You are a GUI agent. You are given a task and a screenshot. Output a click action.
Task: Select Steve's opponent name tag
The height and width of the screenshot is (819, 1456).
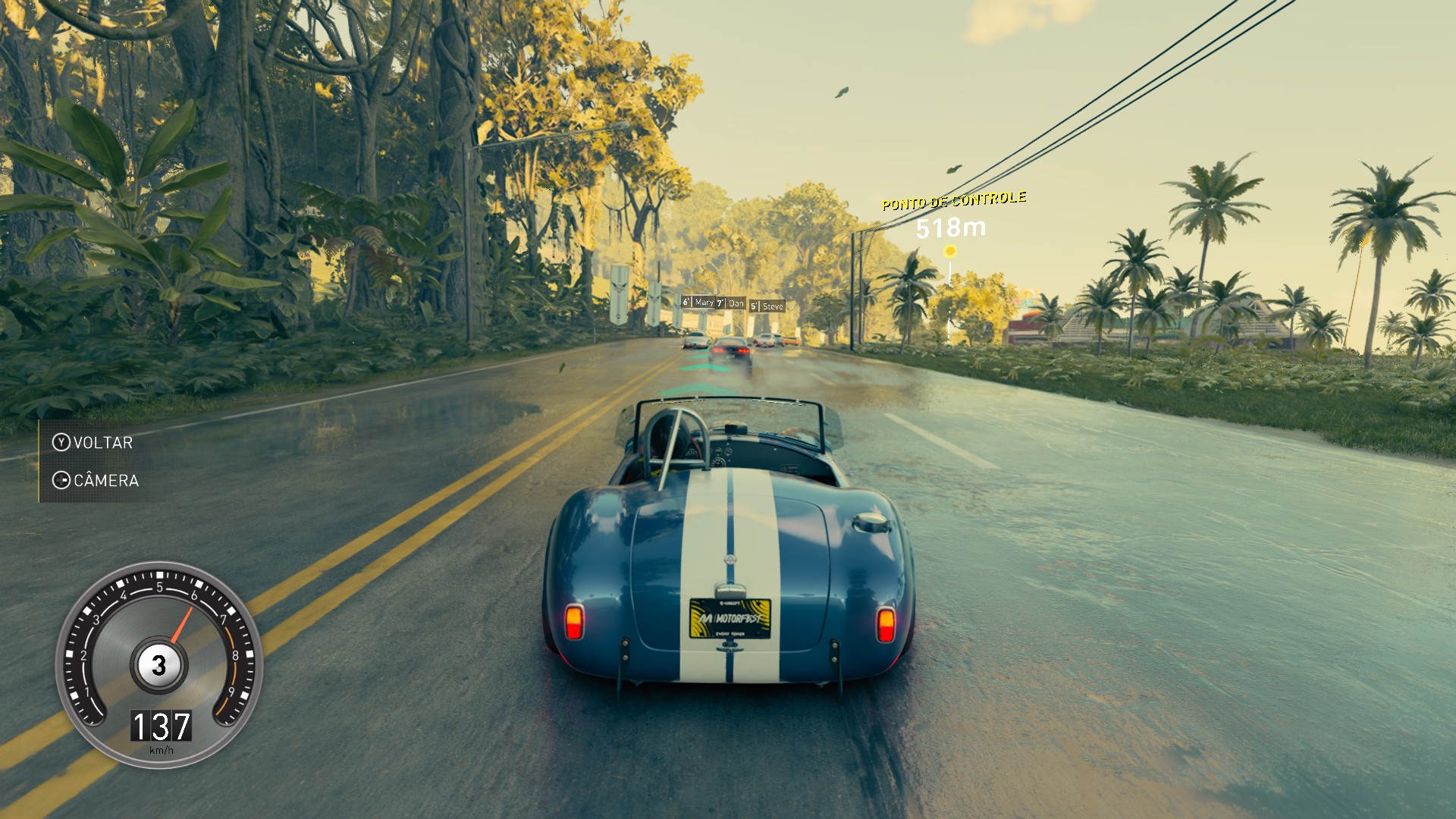pyautogui.click(x=767, y=306)
